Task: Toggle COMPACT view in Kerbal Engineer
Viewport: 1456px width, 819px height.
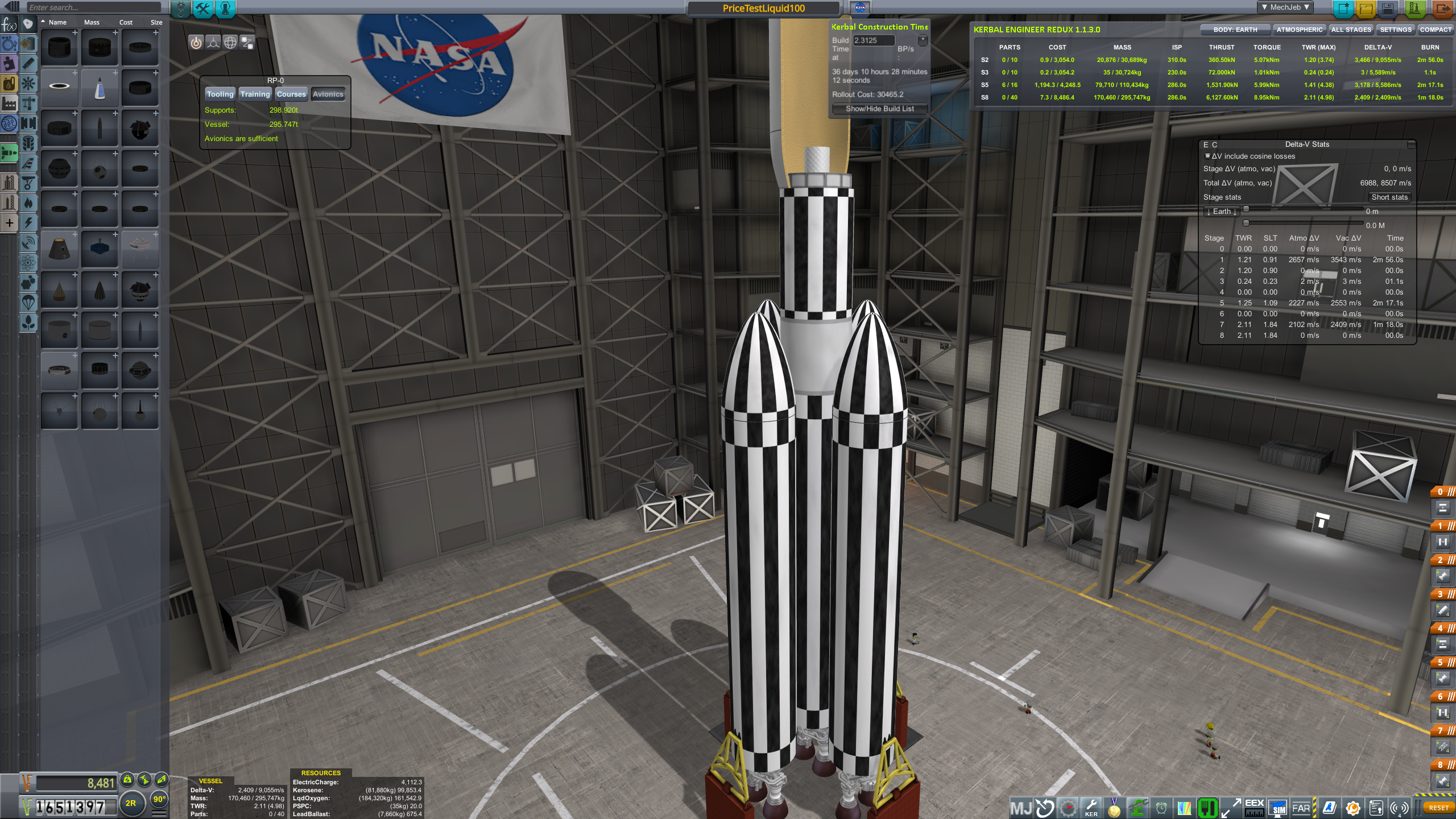Action: (1437, 29)
